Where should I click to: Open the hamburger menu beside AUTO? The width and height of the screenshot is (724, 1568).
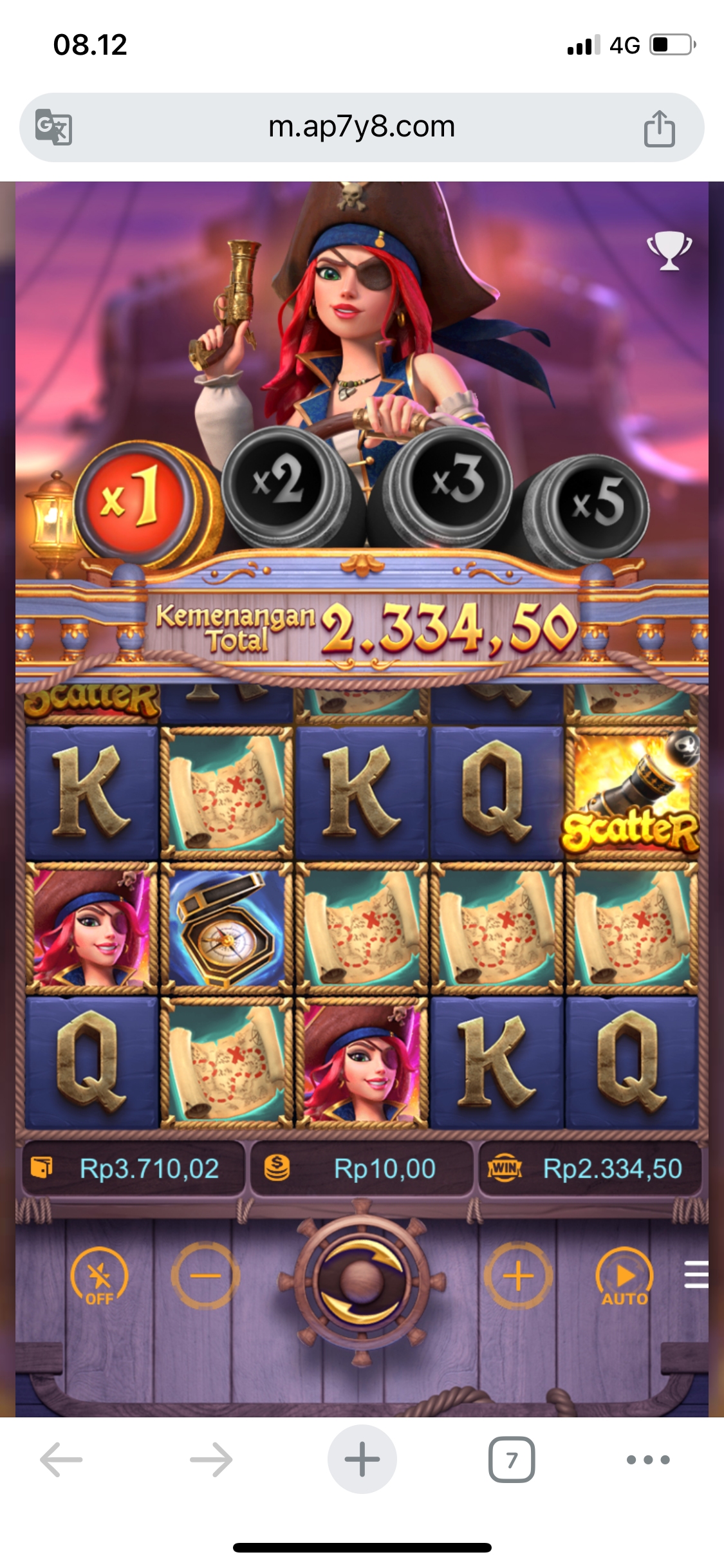696,1274
